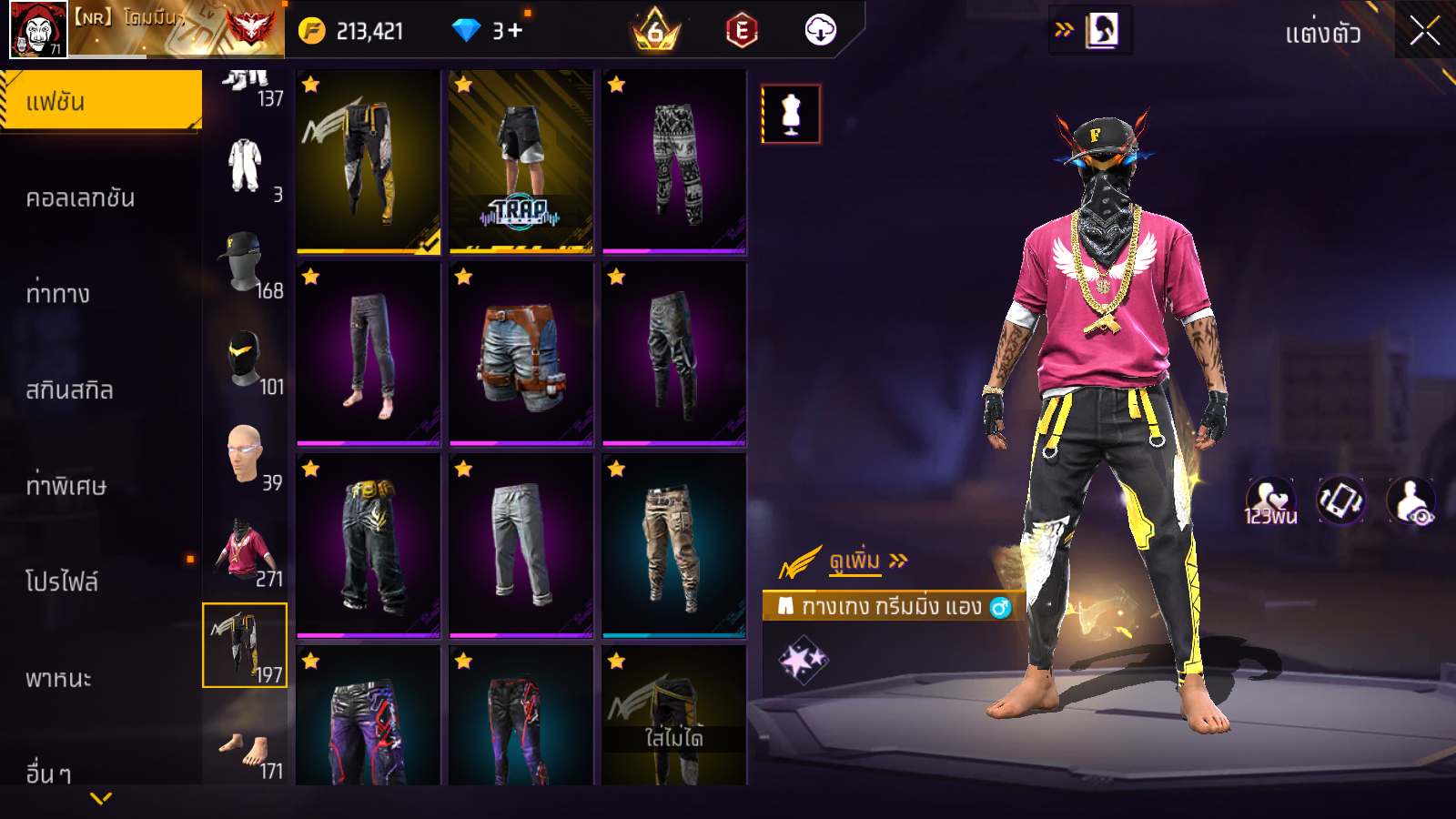Tap the cloud download icon

[x=820, y=31]
